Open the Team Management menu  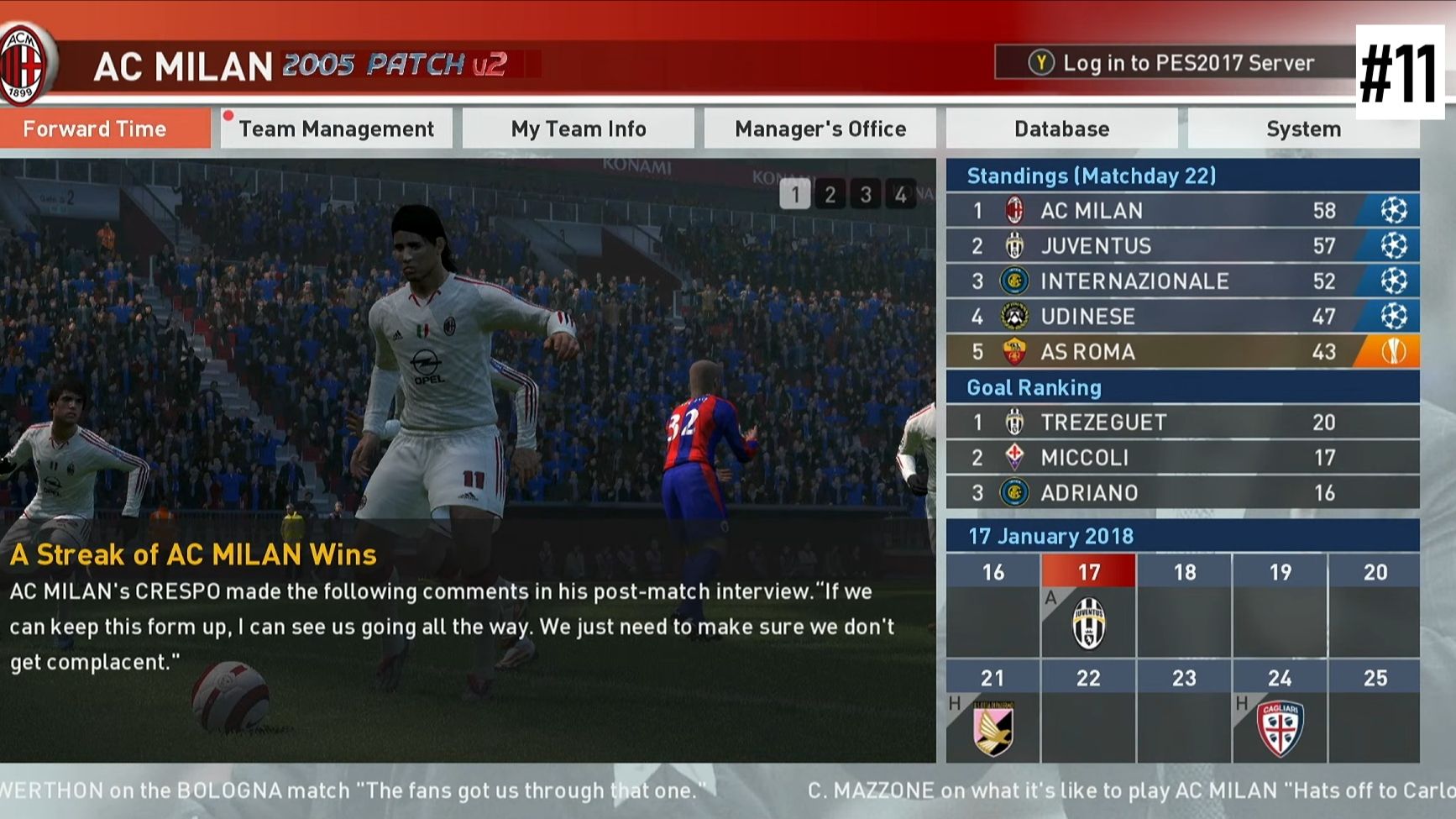click(336, 129)
